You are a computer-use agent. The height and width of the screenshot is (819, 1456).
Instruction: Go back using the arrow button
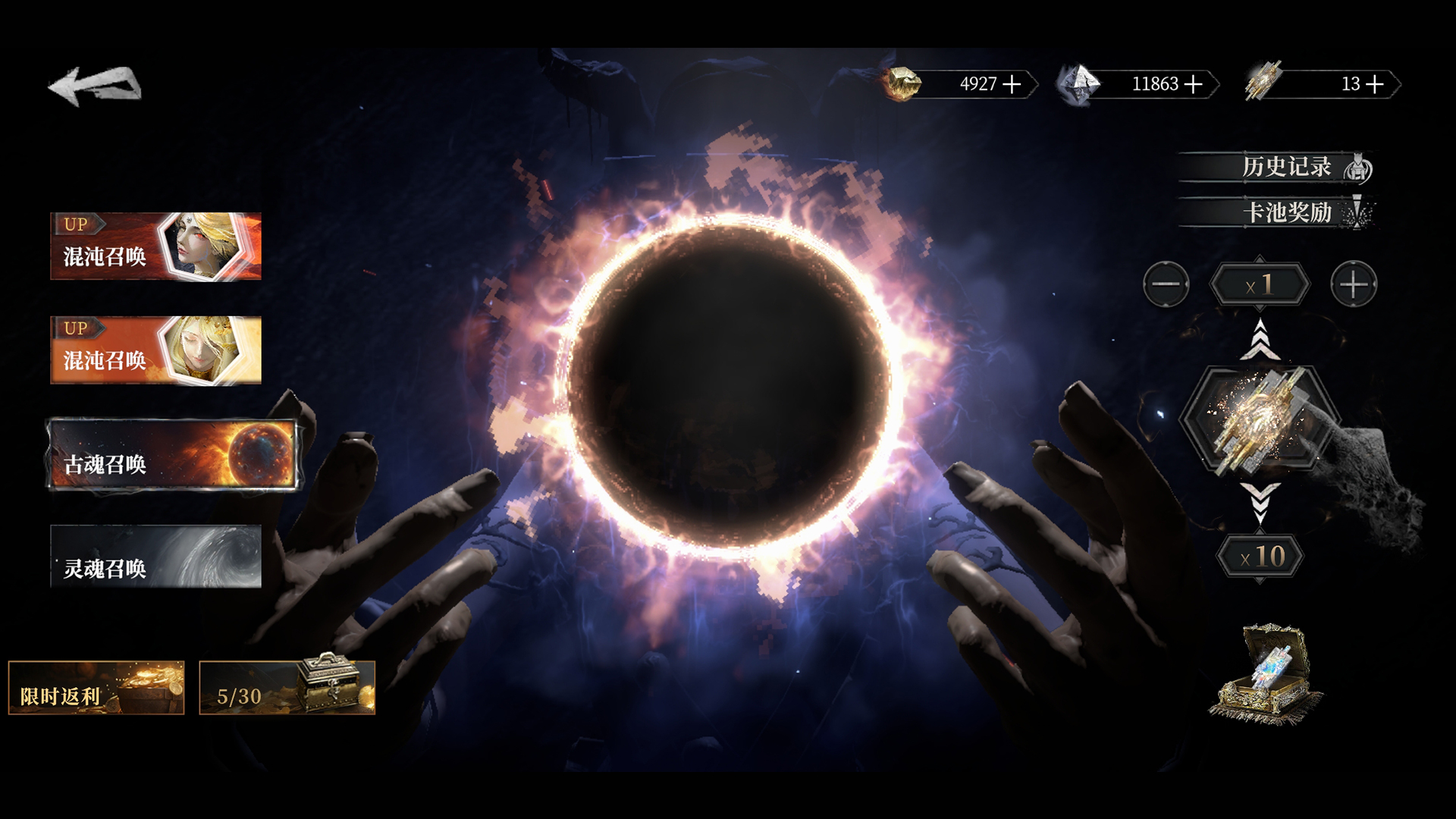pos(95,85)
